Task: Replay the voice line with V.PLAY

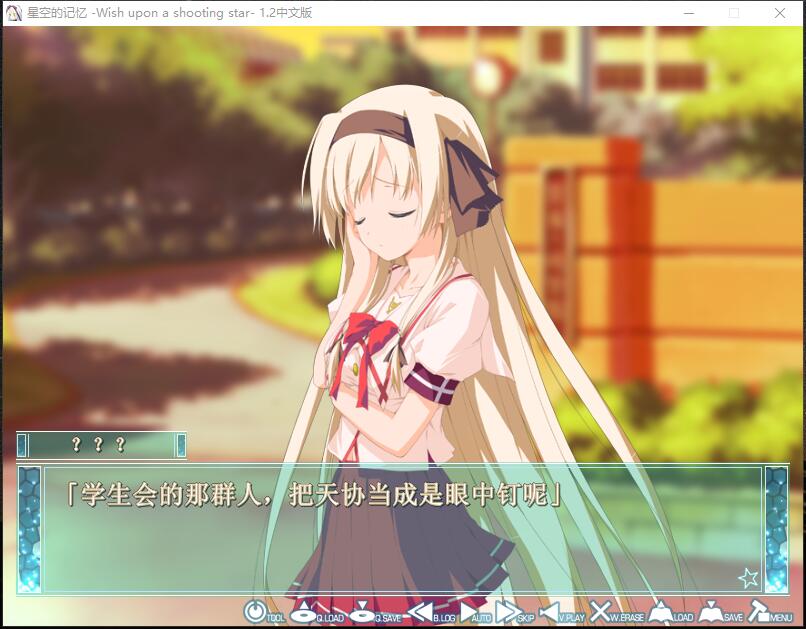Action: (x=550, y=610)
